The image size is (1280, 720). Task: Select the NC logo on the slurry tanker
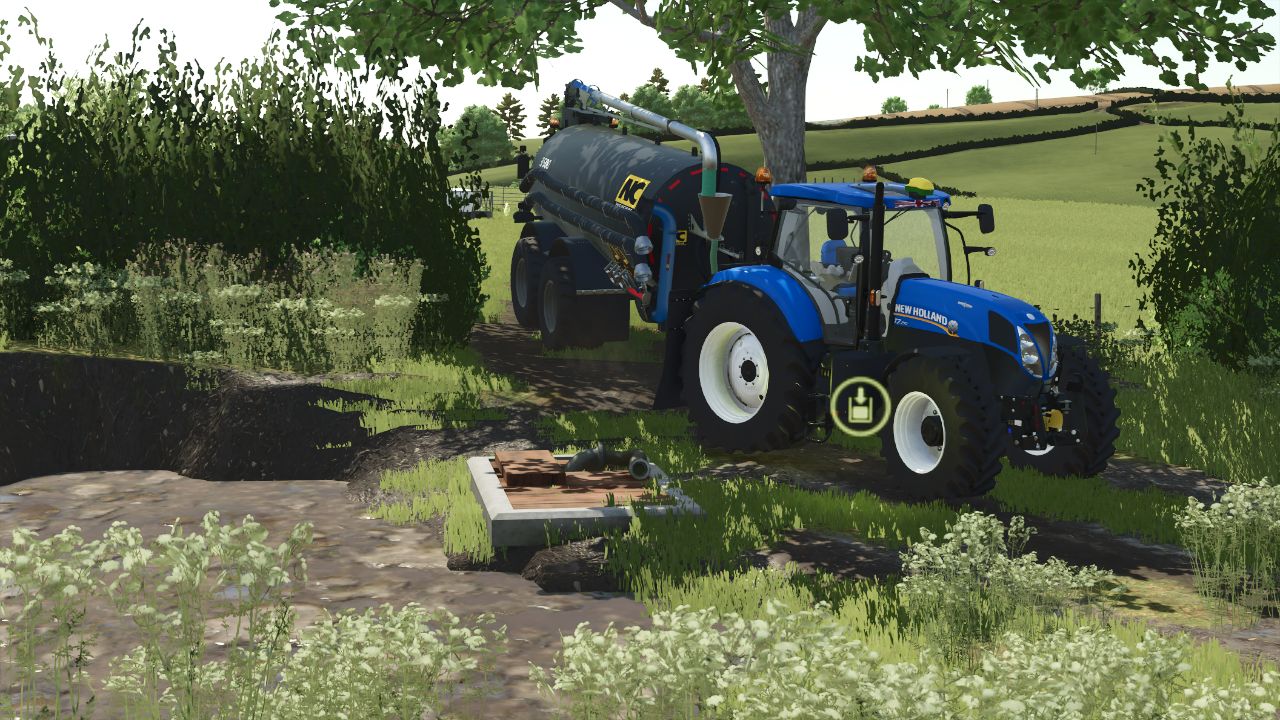coord(635,192)
